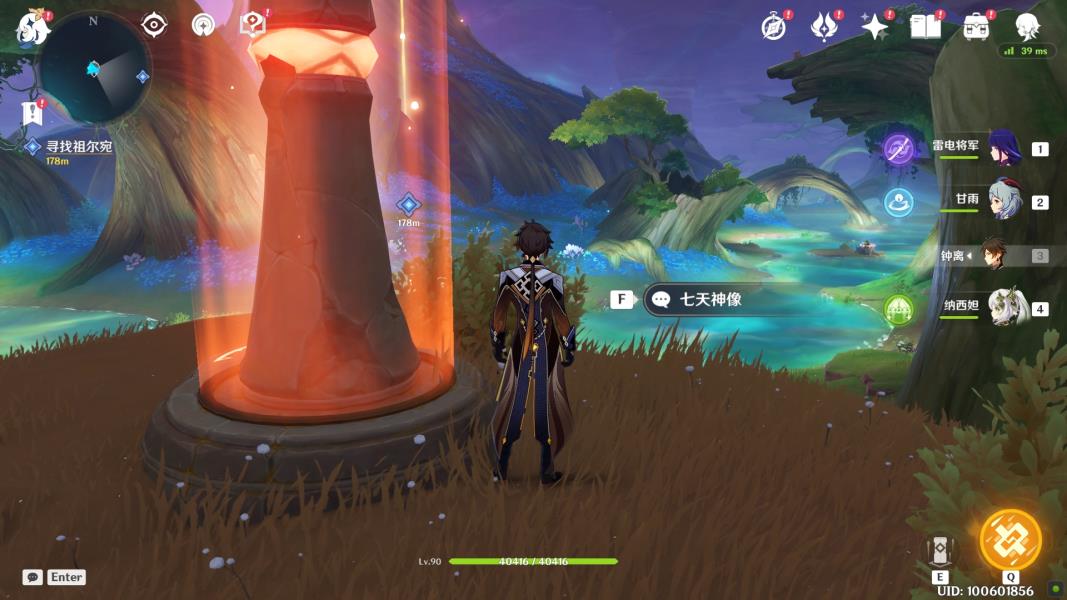
Task: Open the character silhouette icon at top right
Action: pos(1027,27)
